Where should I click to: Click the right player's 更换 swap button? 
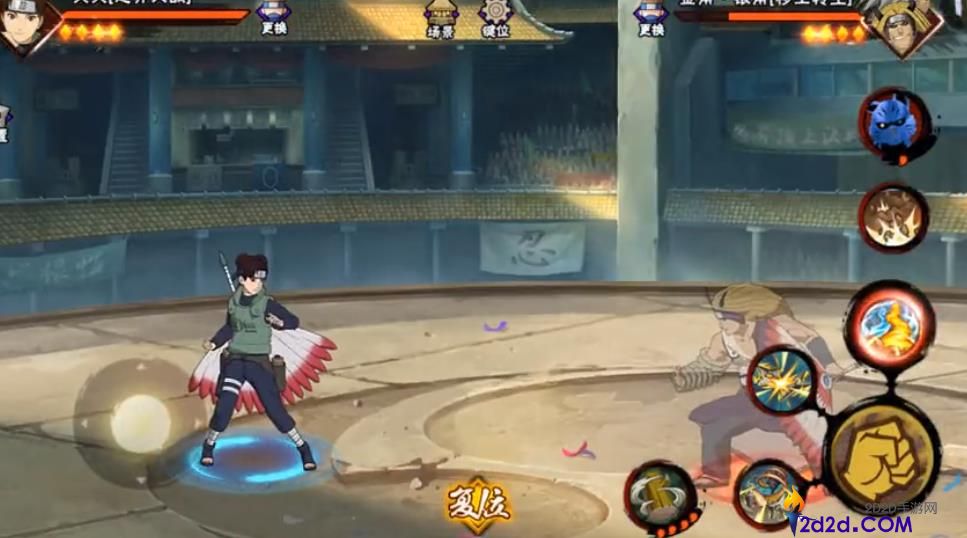pos(651,18)
